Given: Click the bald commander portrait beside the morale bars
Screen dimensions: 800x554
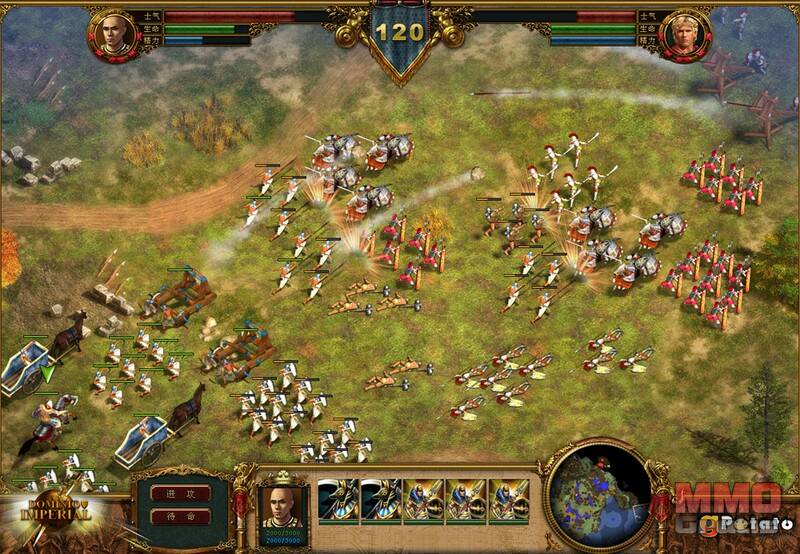Looking at the screenshot, I should (111, 36).
